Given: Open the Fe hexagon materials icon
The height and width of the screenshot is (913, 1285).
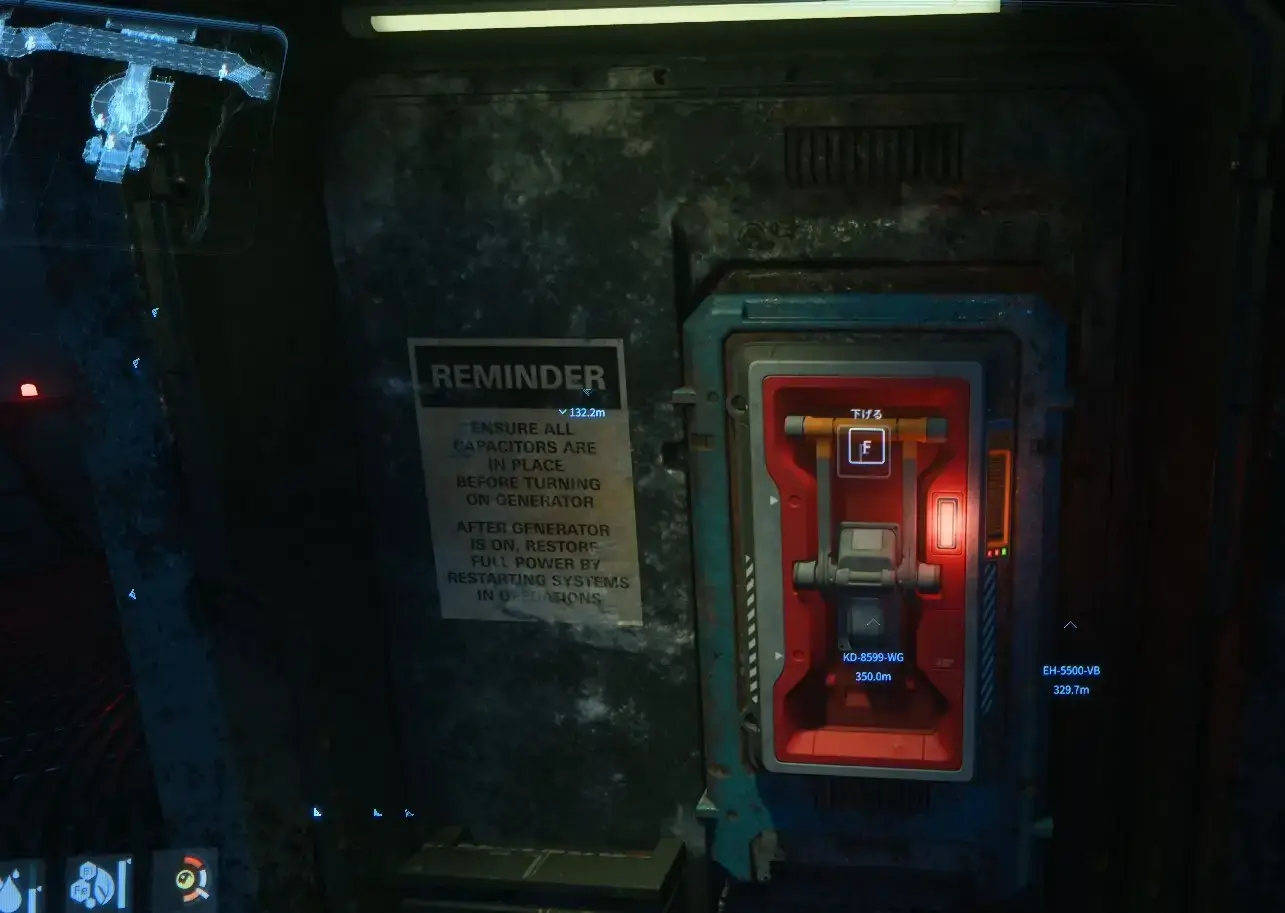Looking at the screenshot, I should pos(98,883).
